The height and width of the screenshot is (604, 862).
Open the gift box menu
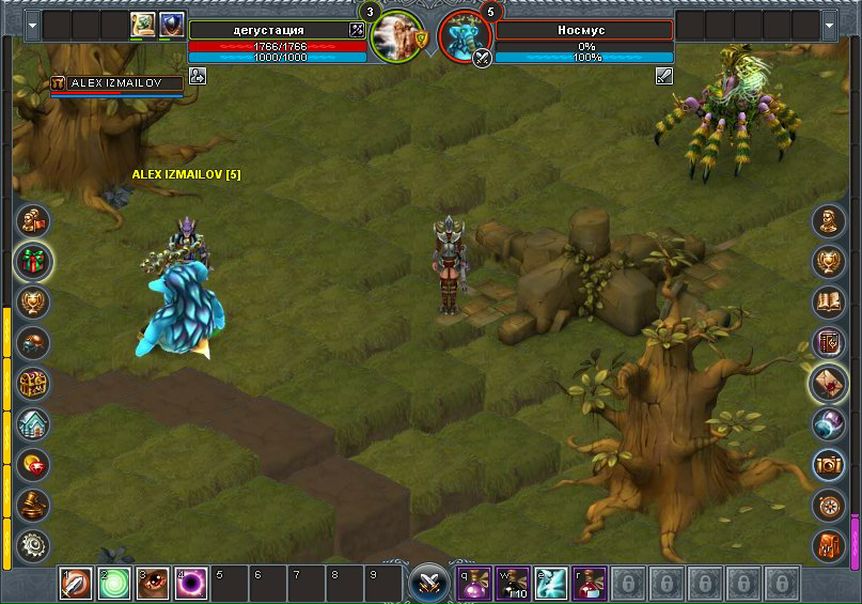[34, 261]
